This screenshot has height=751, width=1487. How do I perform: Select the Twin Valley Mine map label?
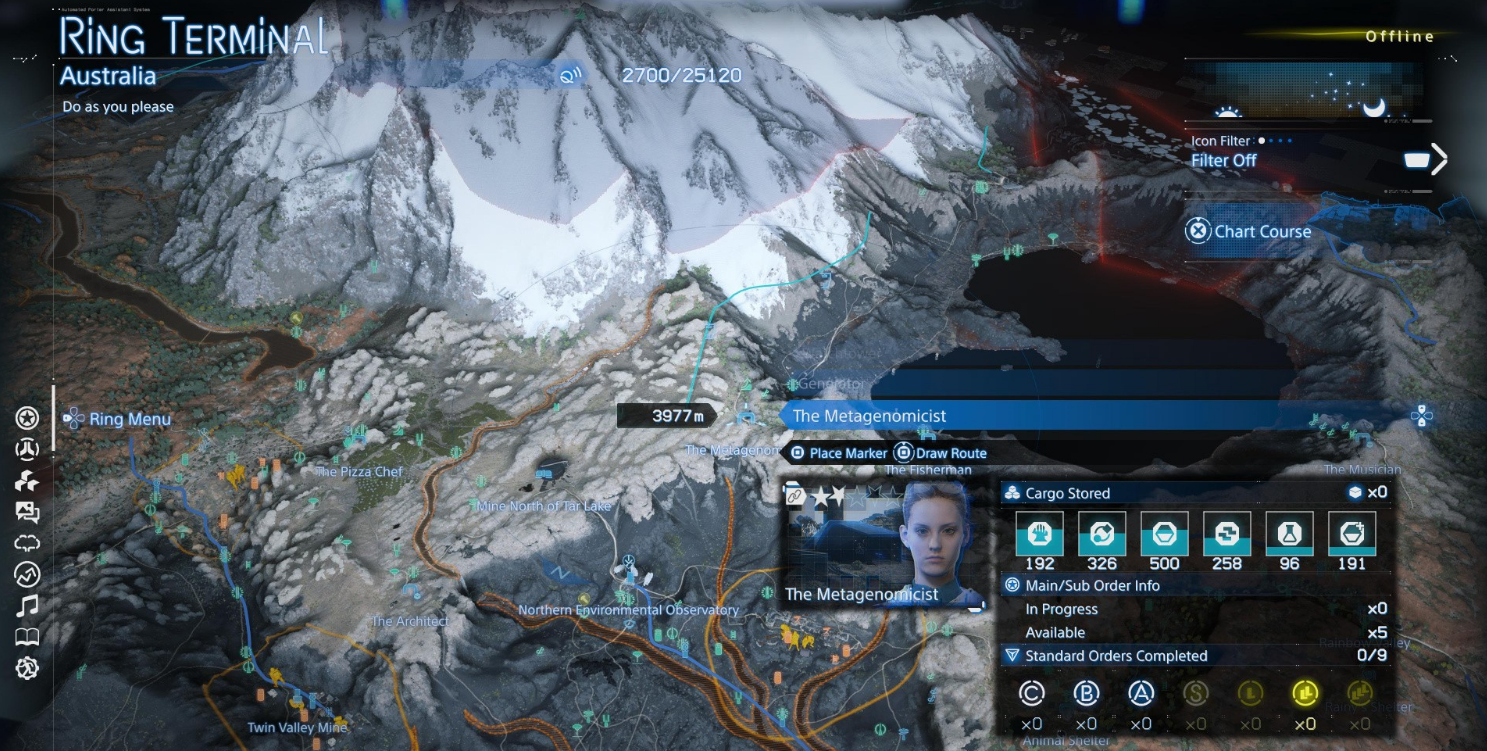pos(297,727)
